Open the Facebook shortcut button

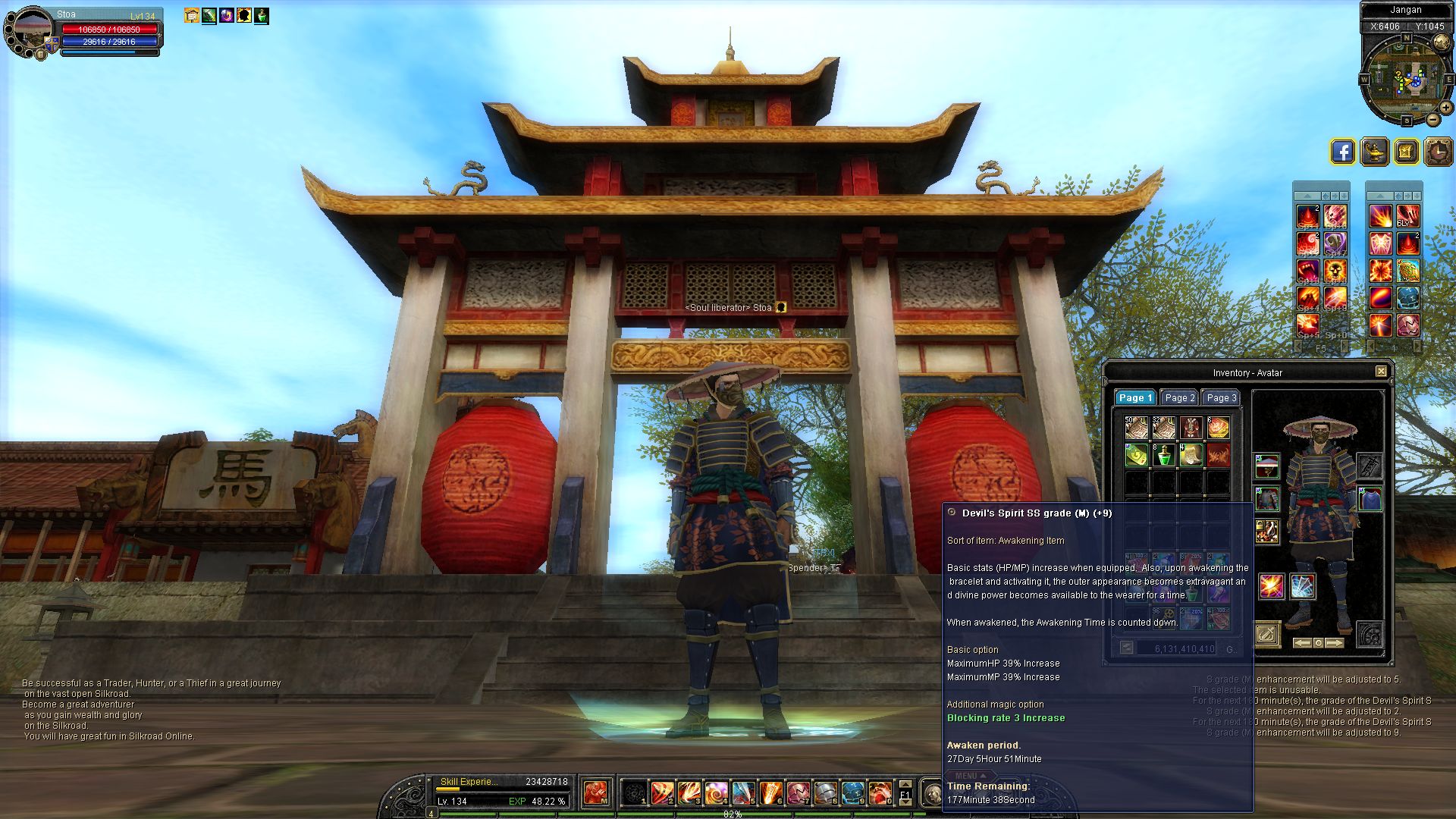point(1342,152)
